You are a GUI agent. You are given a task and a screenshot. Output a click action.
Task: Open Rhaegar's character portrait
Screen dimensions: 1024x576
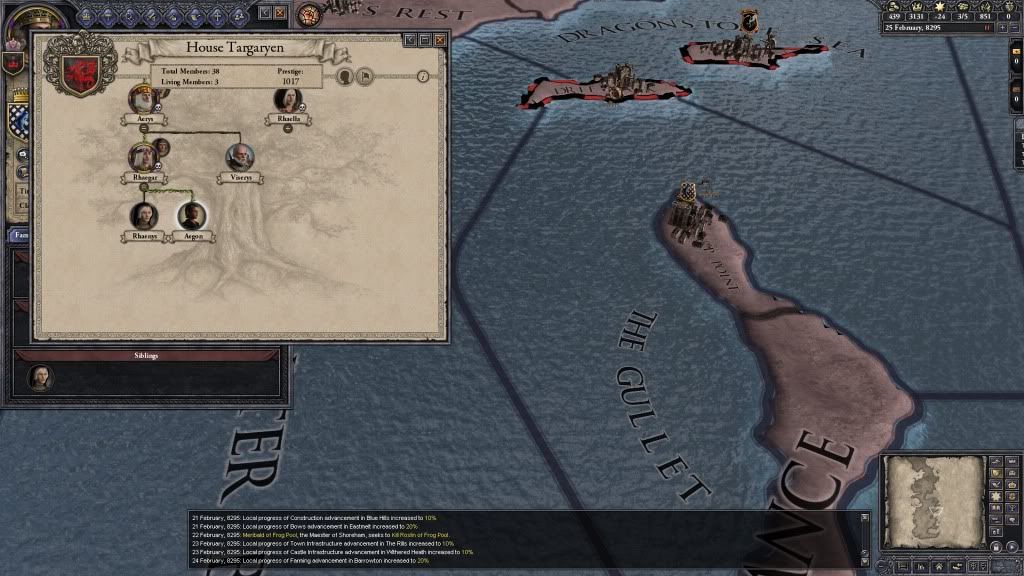[143, 156]
